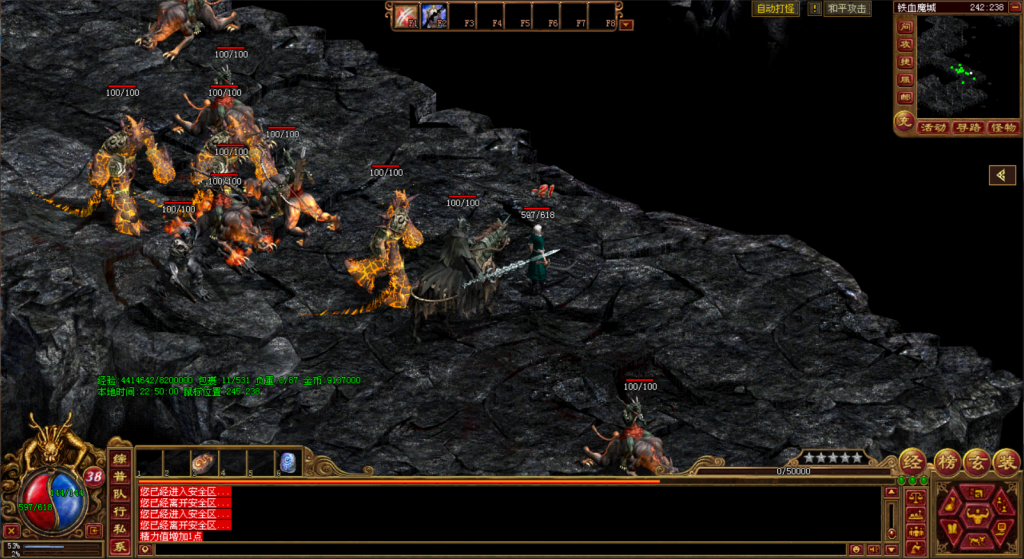Viewport: 1024px width, 559px height.
Task: Activate the F1 sword slash skill
Action: pos(405,15)
